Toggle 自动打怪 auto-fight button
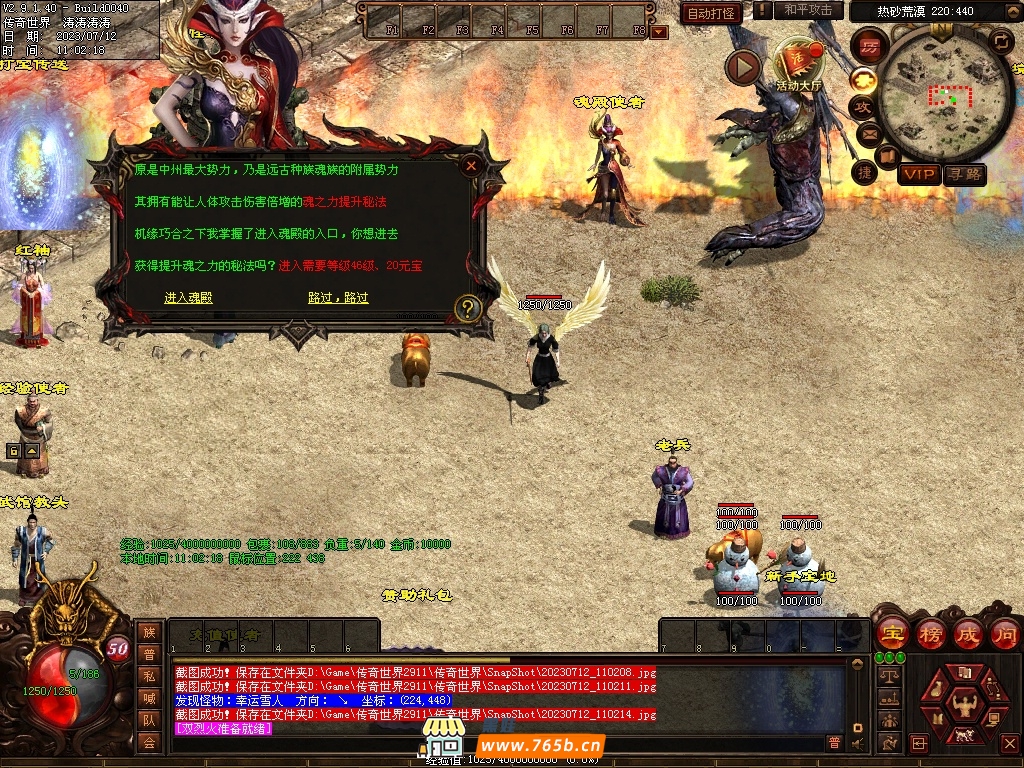Viewport: 1024px width, 768px height. 711,13
